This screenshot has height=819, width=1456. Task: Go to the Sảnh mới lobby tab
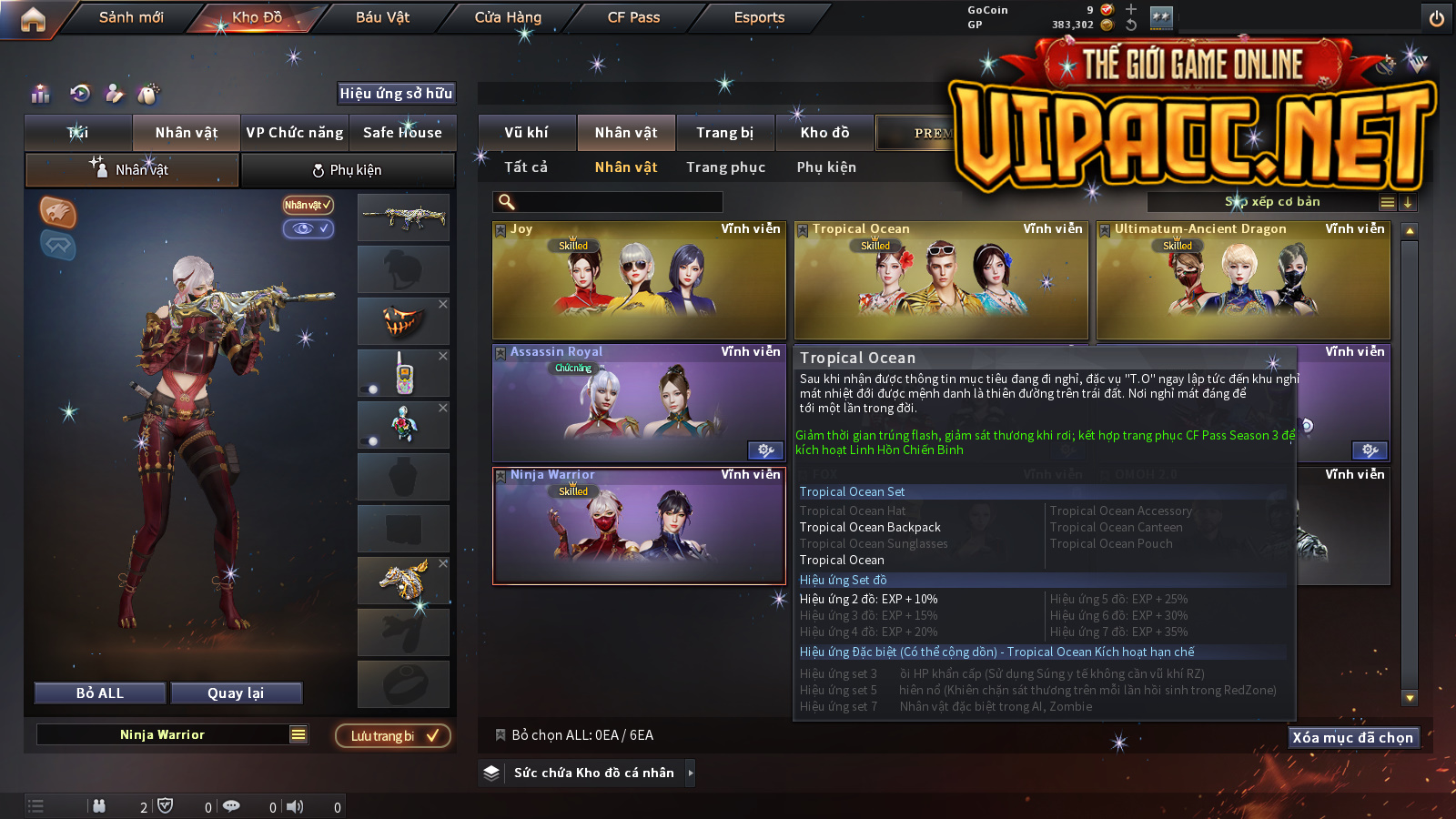[131, 17]
